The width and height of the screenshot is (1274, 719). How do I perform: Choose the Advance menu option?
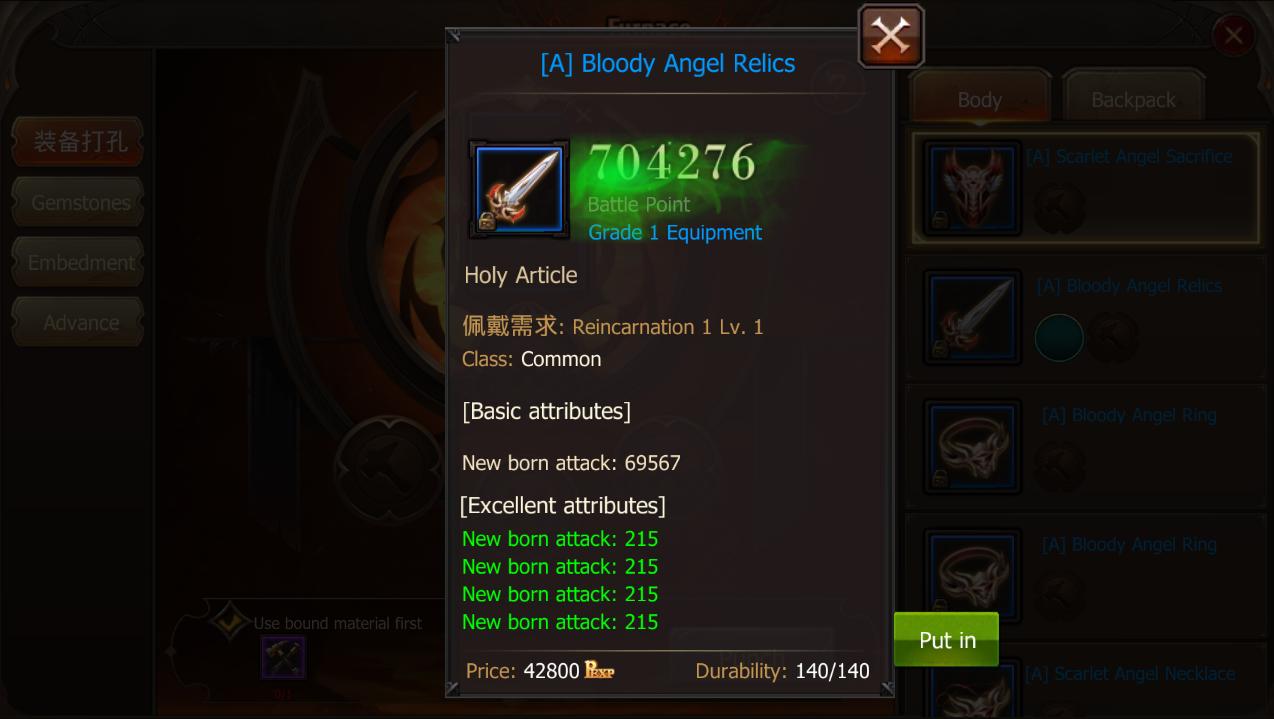point(80,323)
